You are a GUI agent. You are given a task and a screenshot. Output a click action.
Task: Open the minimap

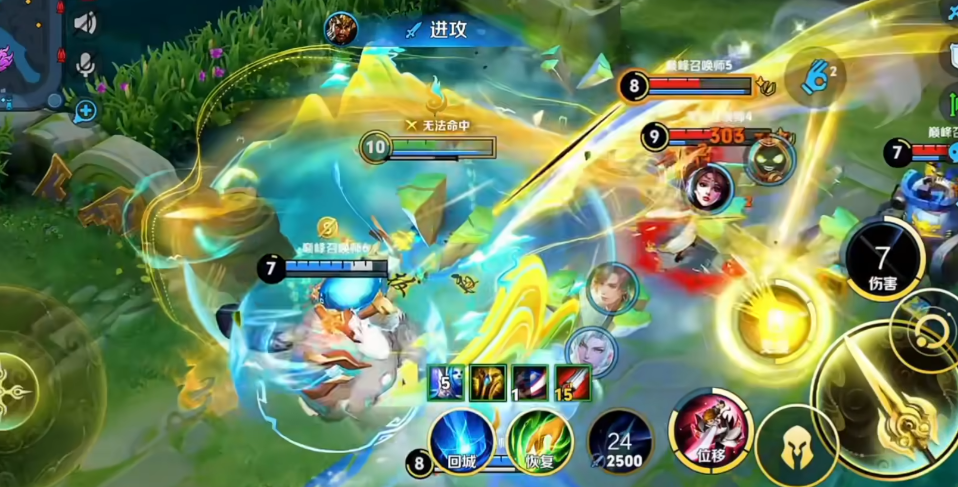(x=28, y=55)
